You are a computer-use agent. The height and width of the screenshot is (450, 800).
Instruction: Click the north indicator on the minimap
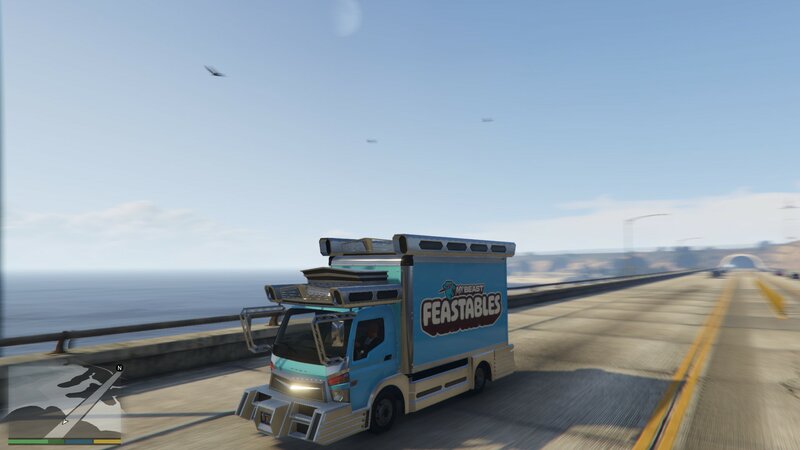[118, 369]
